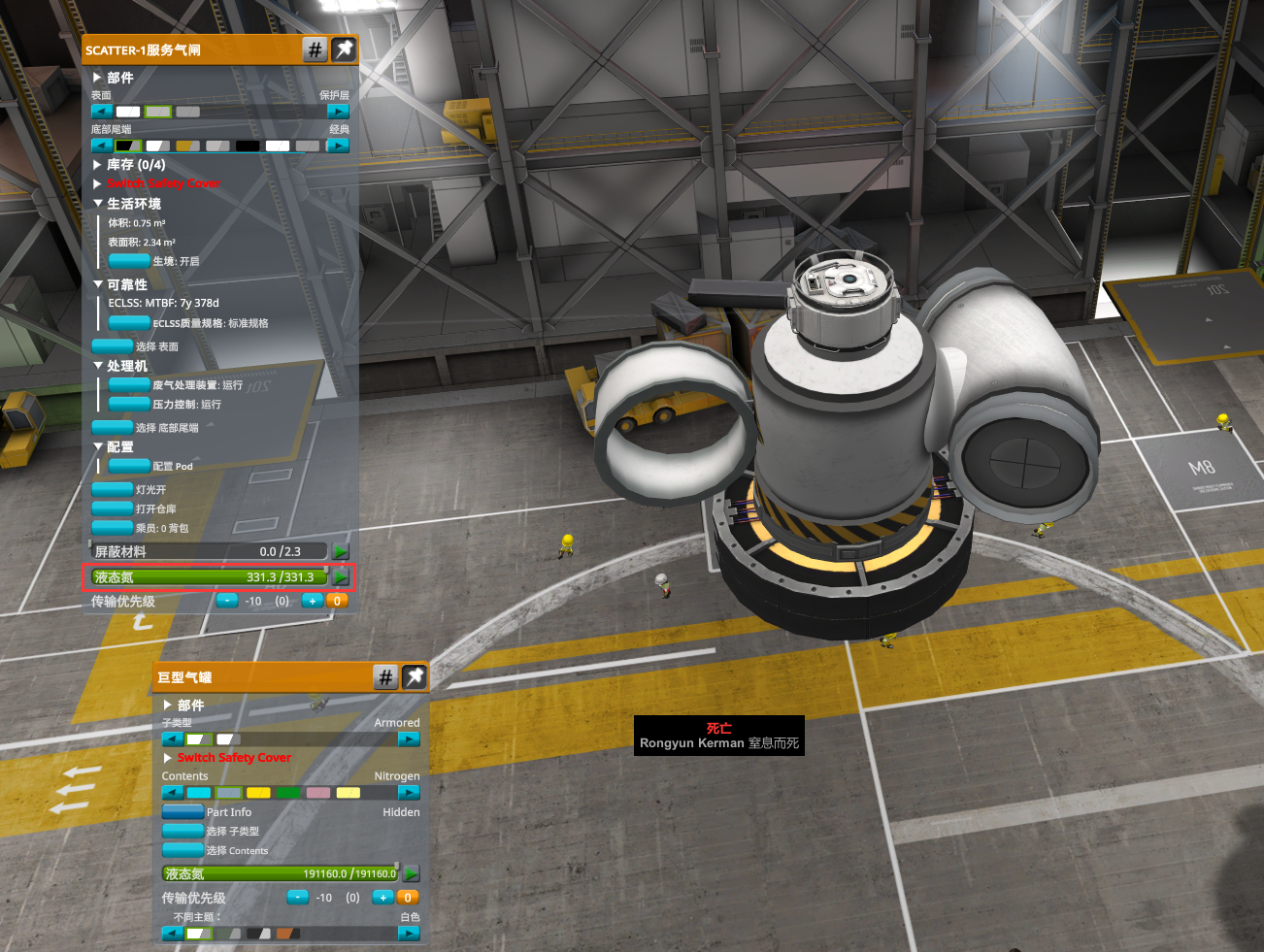Click transfer arrow next to 屏蔽材料 bar
The image size is (1264, 952).
point(340,551)
